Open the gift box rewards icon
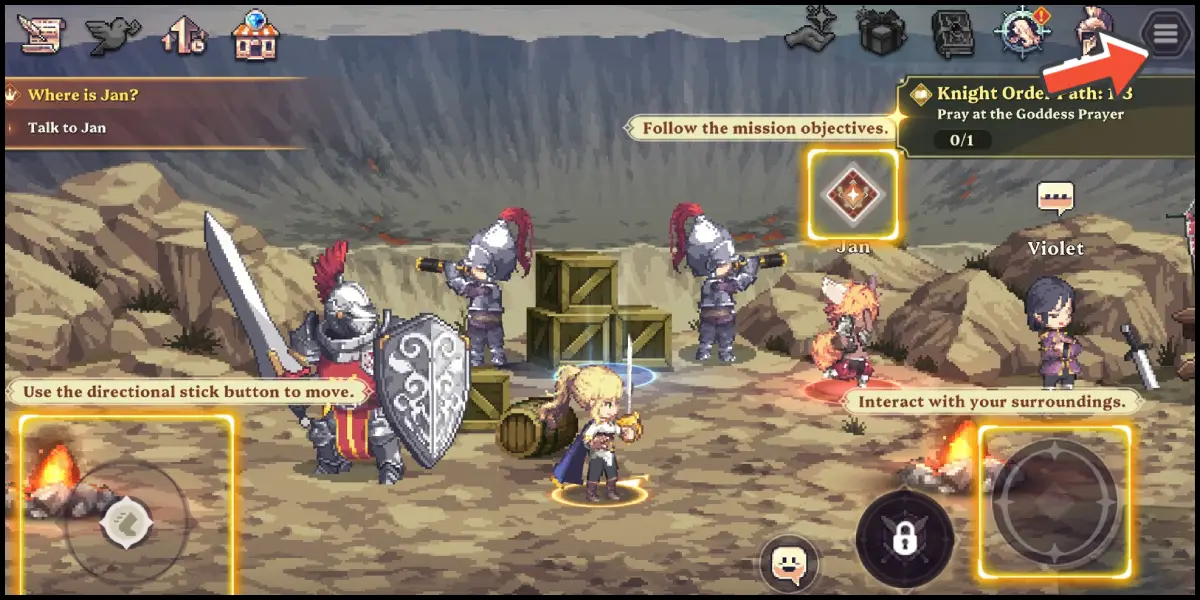 (x=881, y=35)
